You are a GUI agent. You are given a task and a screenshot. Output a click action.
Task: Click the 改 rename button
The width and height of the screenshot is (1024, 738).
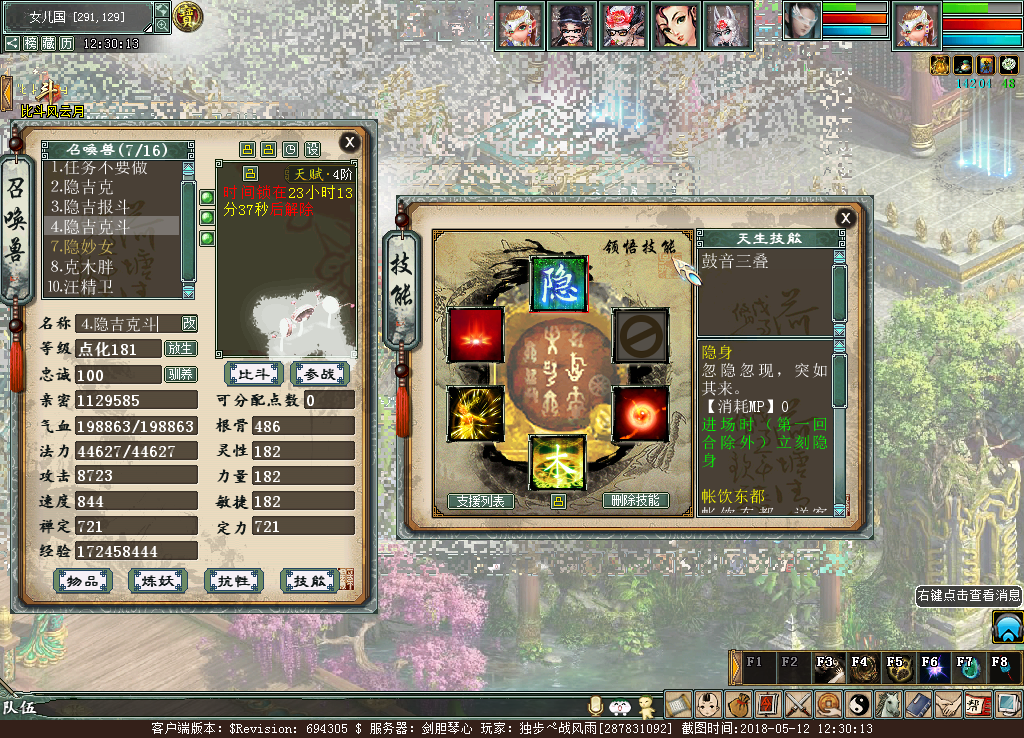point(189,323)
